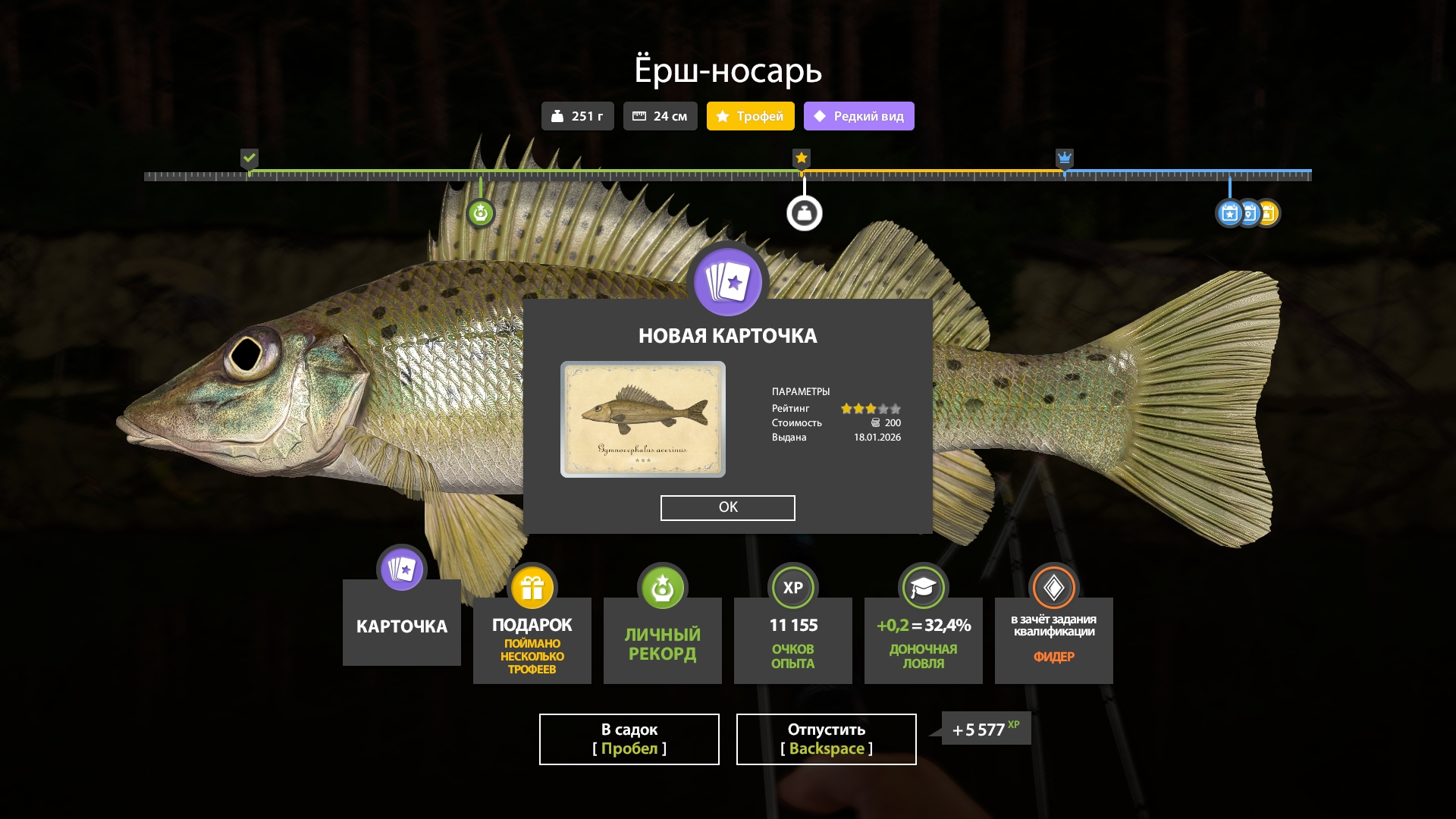Click the blue crown record threshold marker
This screenshot has width=1456, height=819.
coord(1065,158)
